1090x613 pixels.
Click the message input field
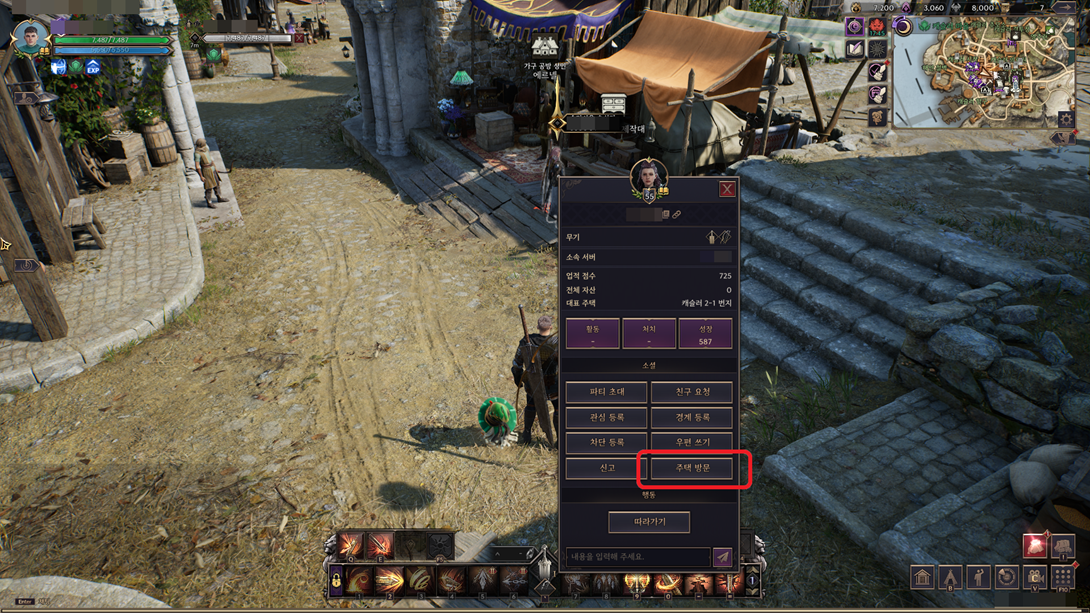(x=637, y=557)
